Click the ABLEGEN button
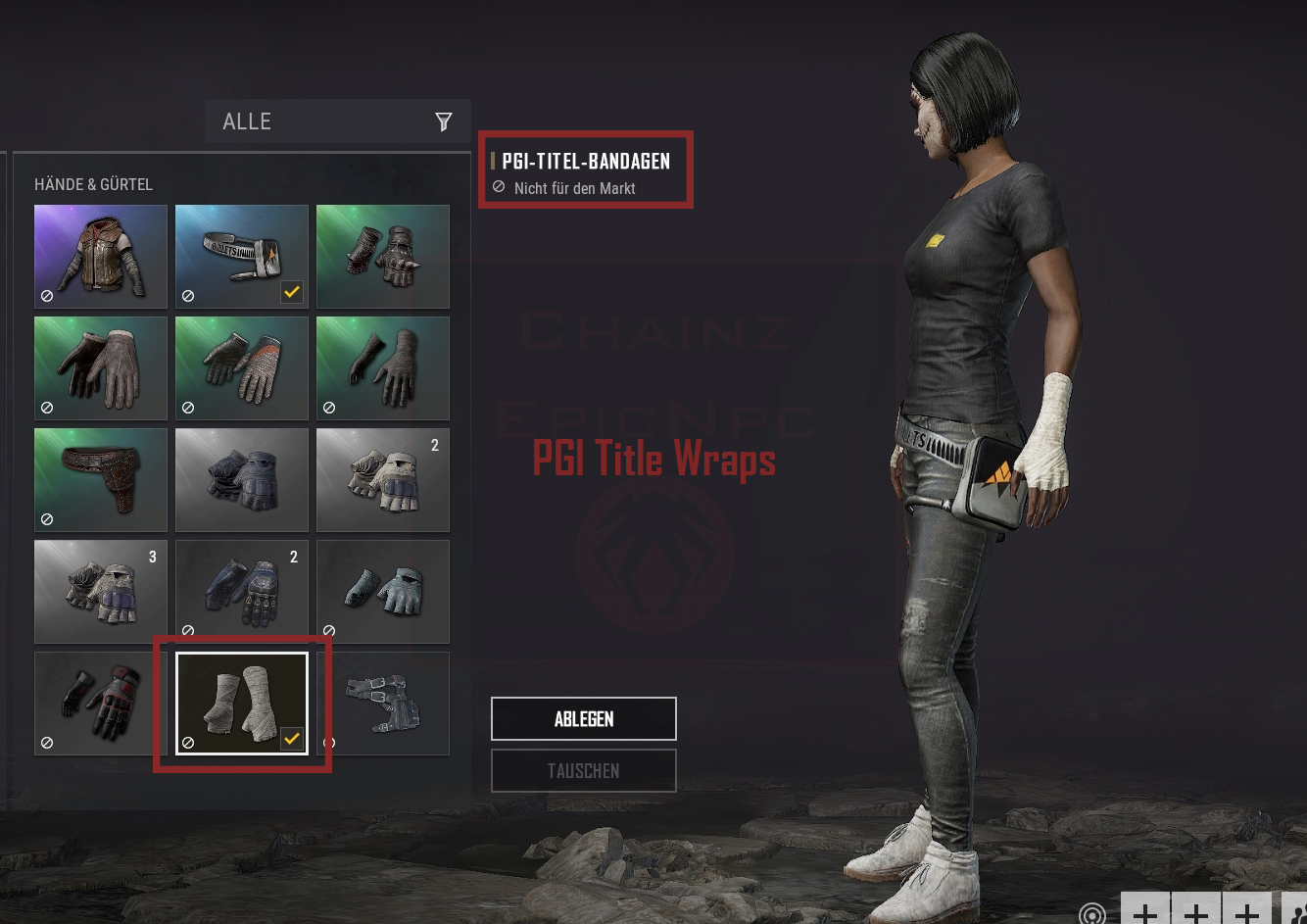This screenshot has width=1307, height=924. point(583,718)
